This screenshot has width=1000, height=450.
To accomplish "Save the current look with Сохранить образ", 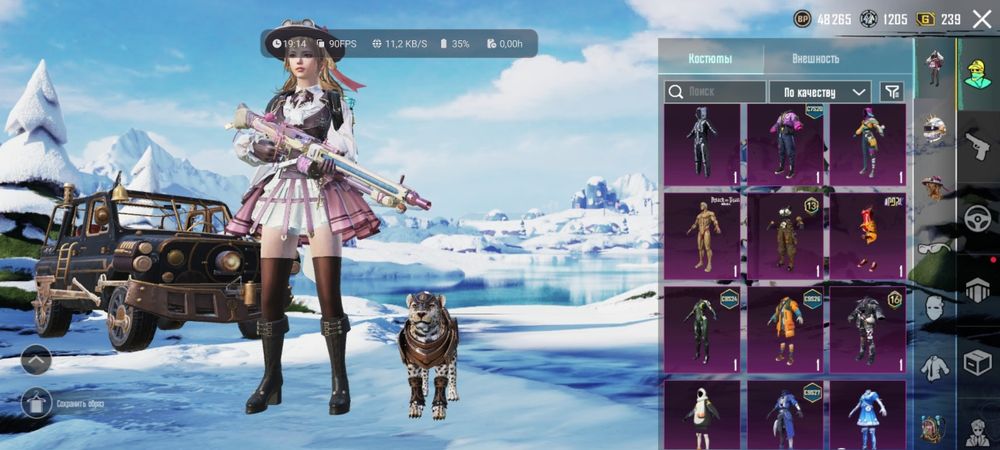I will (x=37, y=403).
